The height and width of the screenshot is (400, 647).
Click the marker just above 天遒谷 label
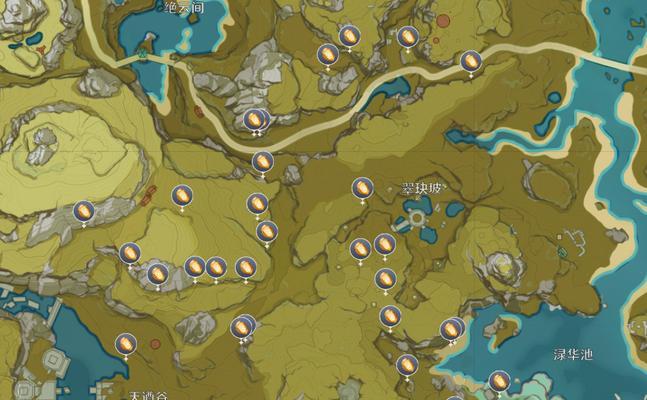point(126,344)
